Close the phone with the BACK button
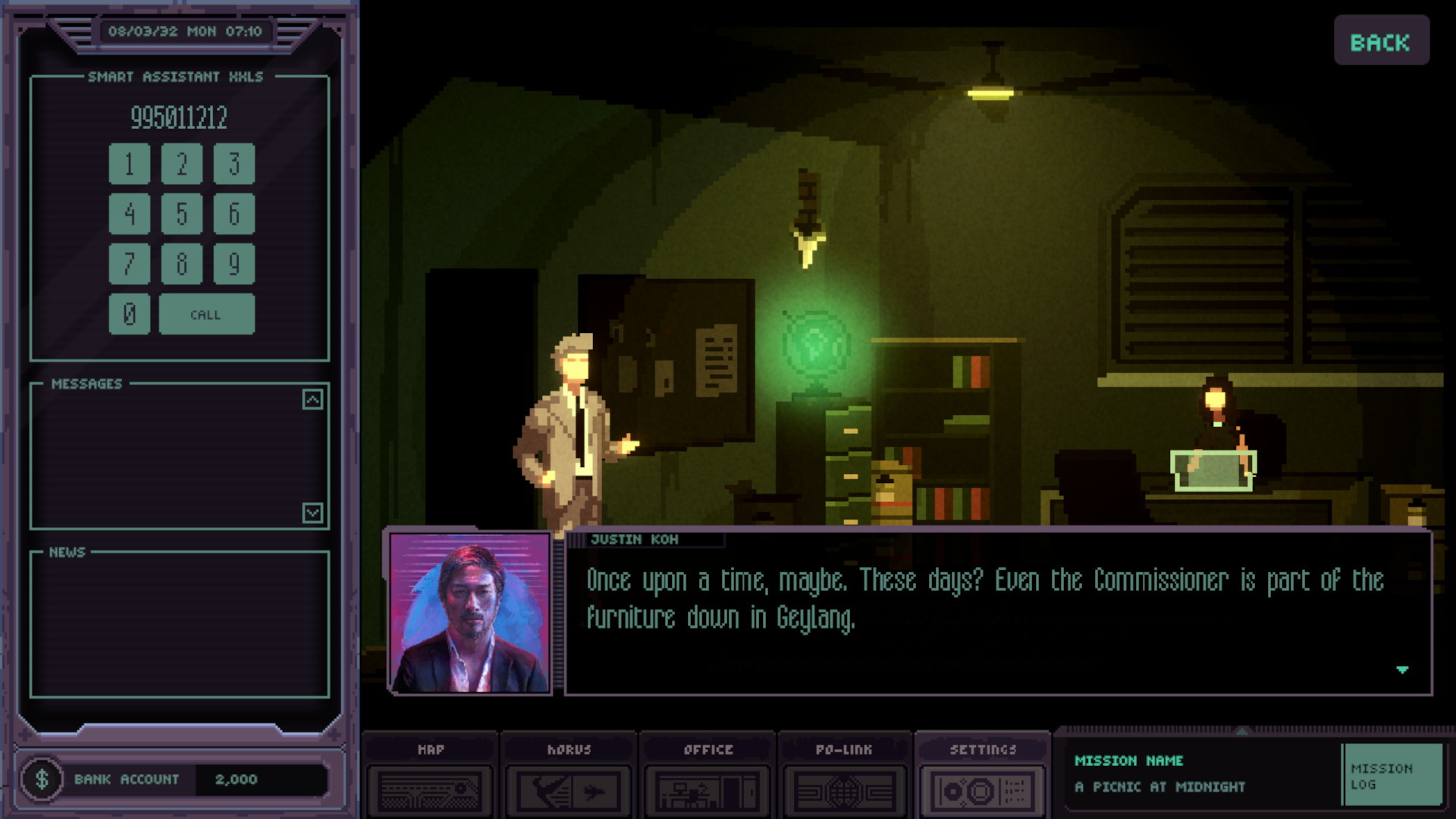The image size is (1456, 819). [1381, 41]
